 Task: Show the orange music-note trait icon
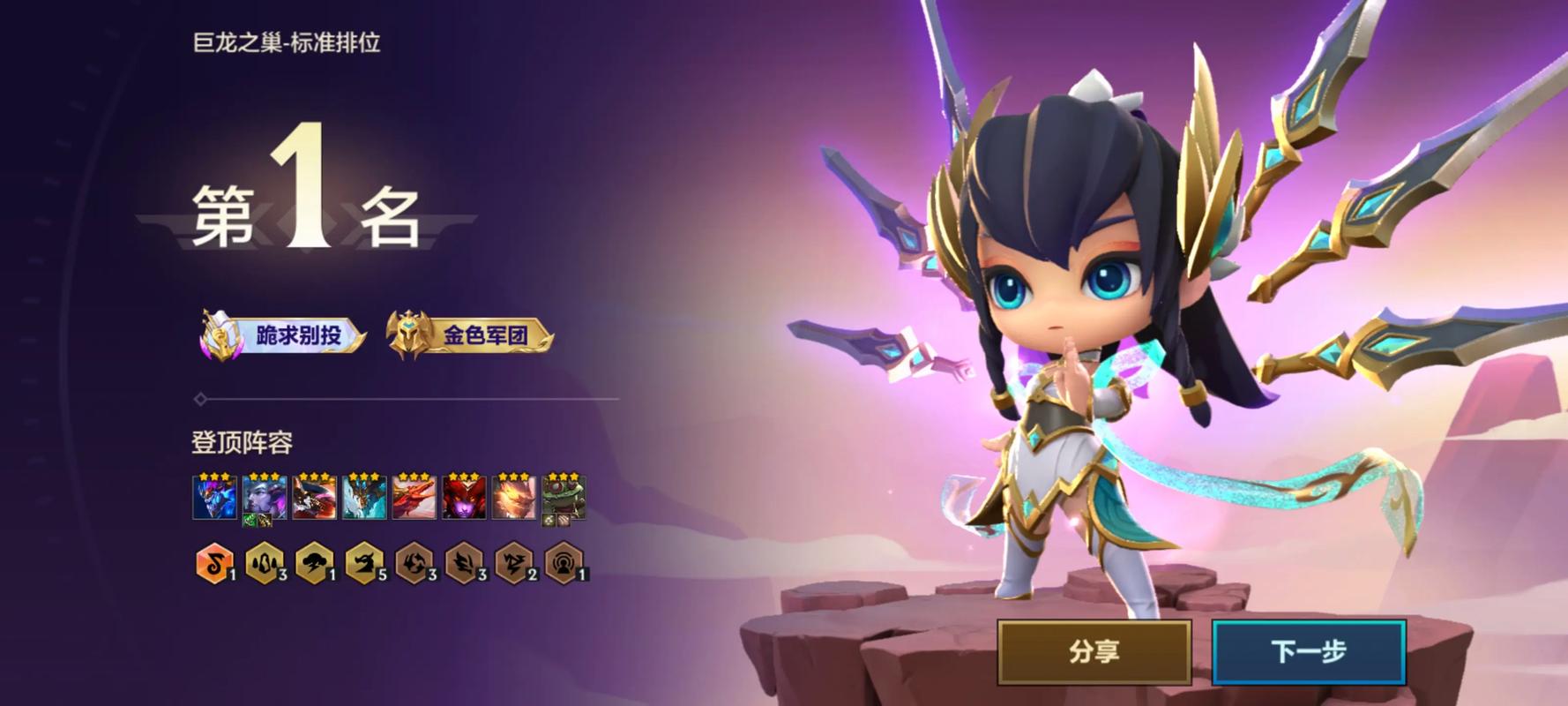click(214, 564)
